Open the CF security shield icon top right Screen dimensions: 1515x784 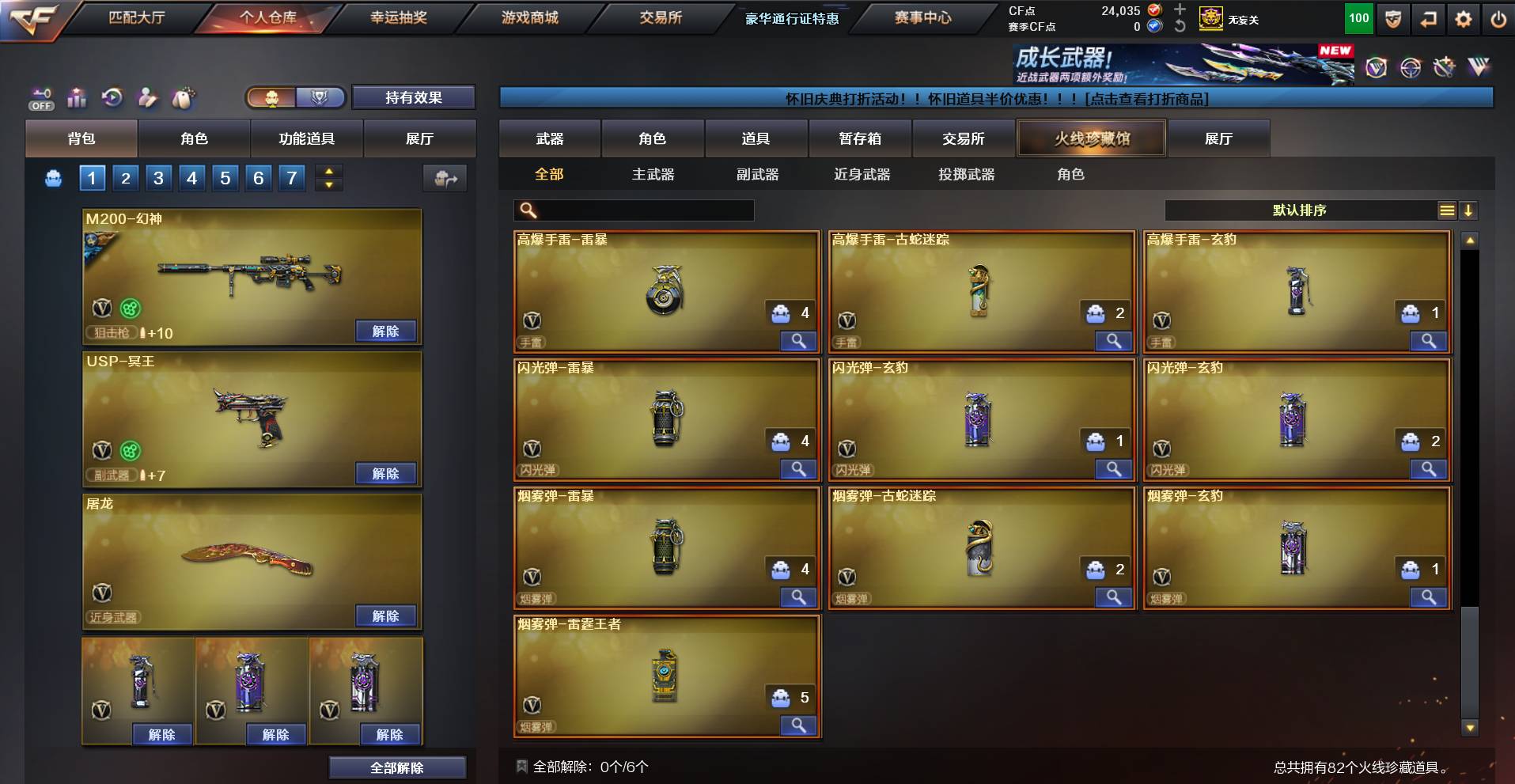1392,20
